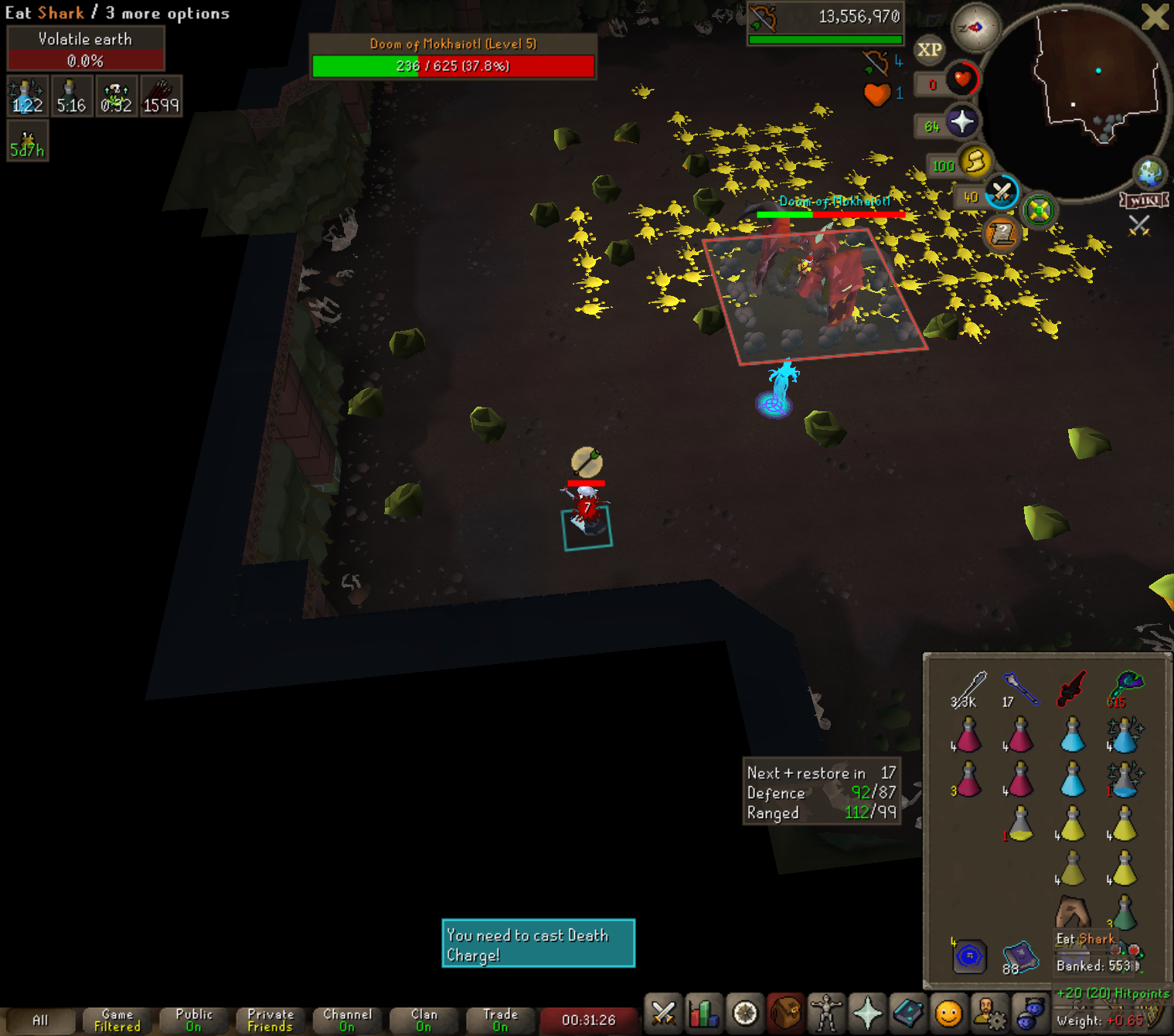This screenshot has width=1174, height=1036.
Task: Toggle the Quick Prayers orb
Action: pos(961,122)
